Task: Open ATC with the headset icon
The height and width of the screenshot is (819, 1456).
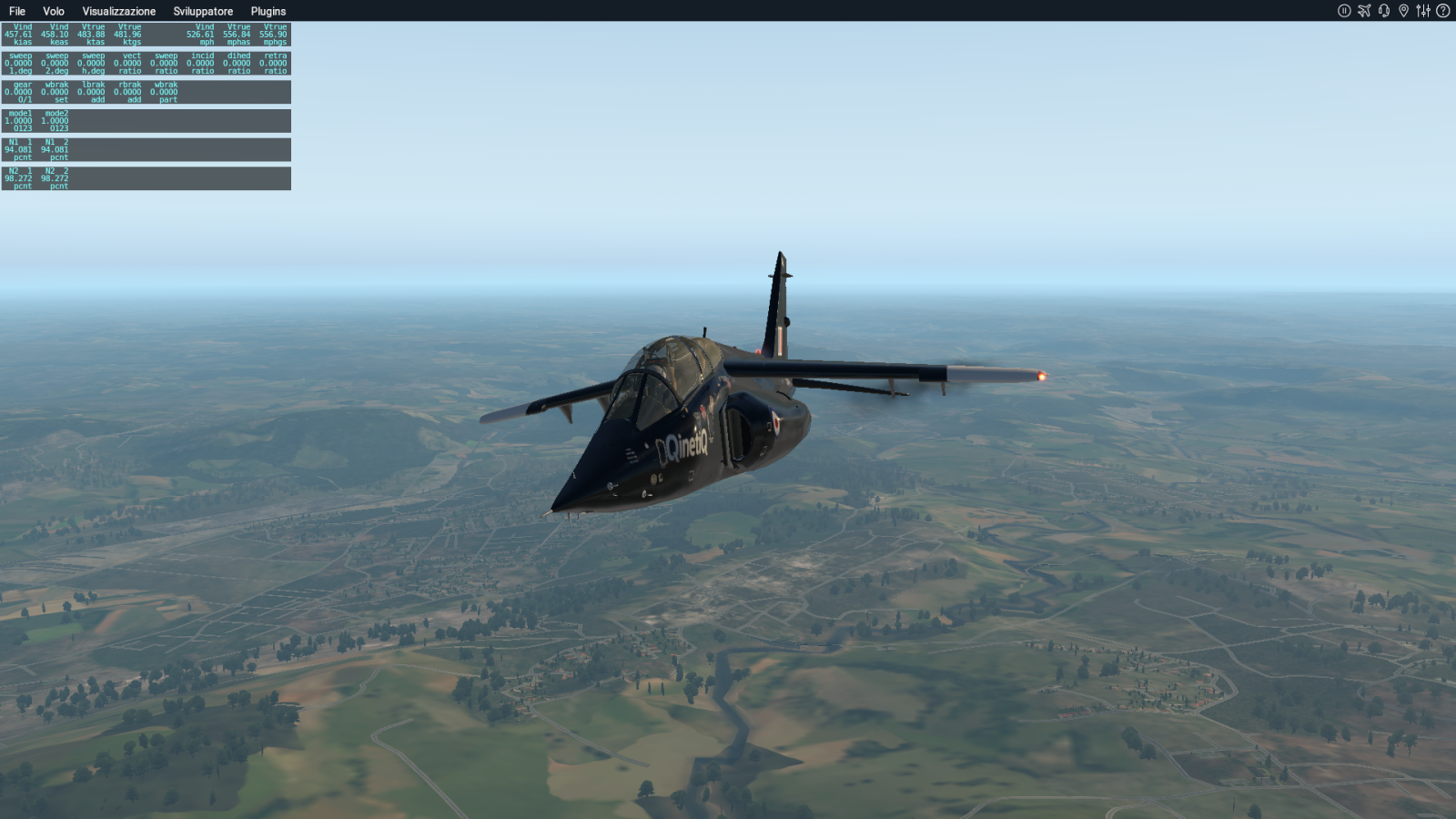Action: [x=1384, y=11]
